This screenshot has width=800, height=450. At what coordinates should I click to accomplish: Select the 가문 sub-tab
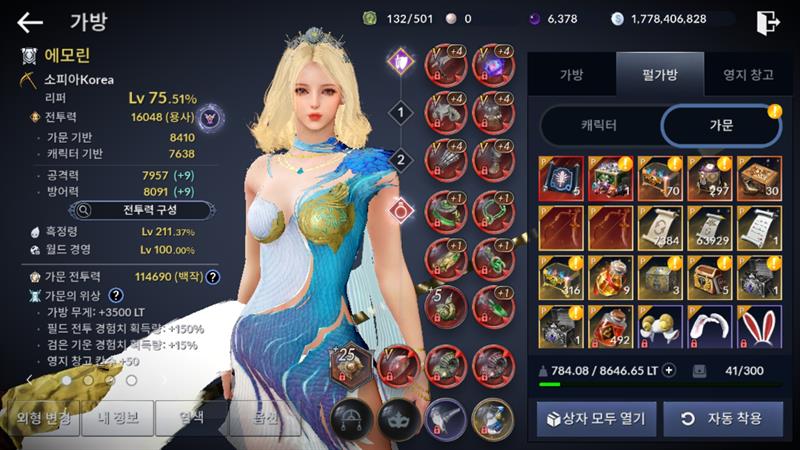(719, 127)
